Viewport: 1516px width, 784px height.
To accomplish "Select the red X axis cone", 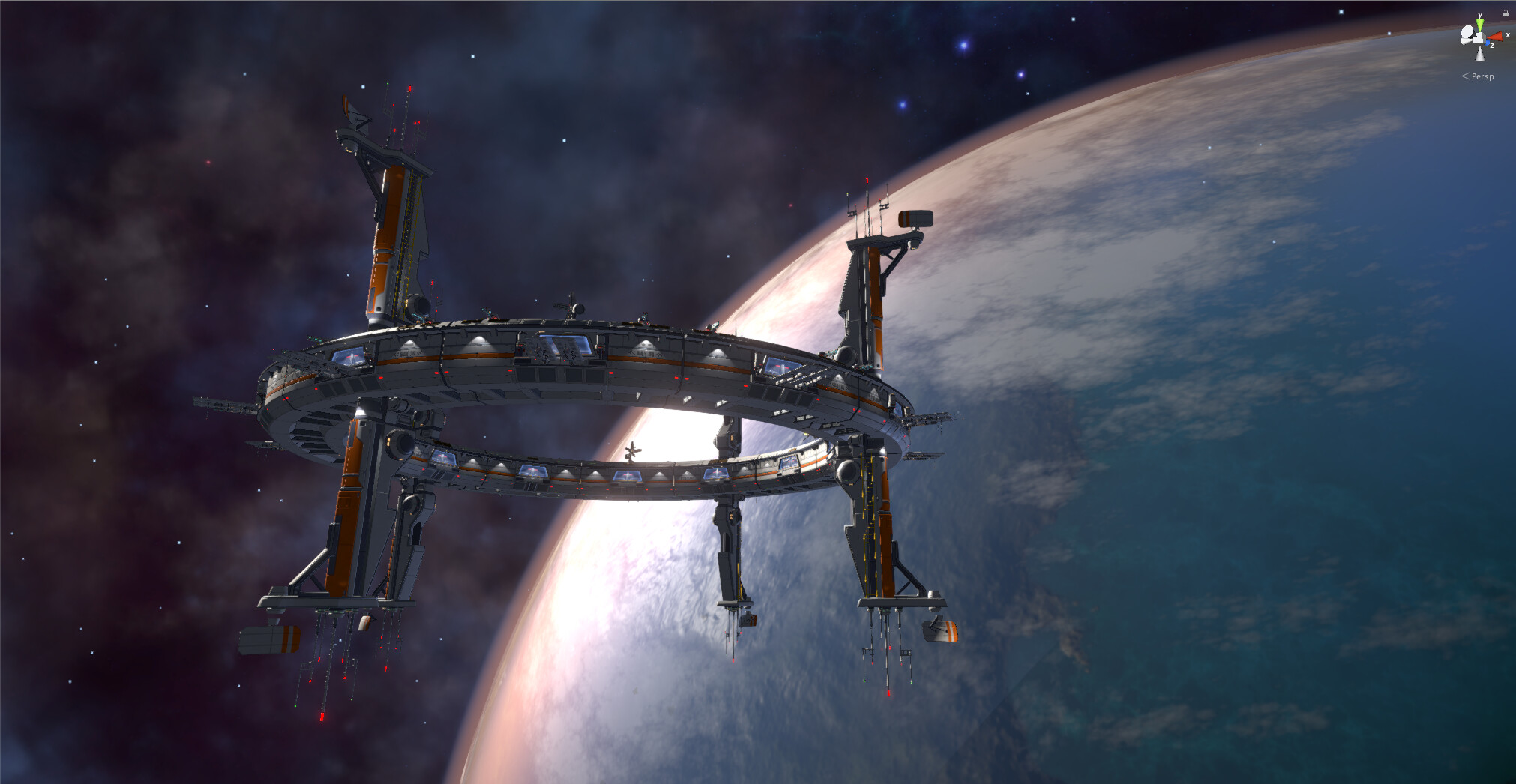I will (1496, 36).
